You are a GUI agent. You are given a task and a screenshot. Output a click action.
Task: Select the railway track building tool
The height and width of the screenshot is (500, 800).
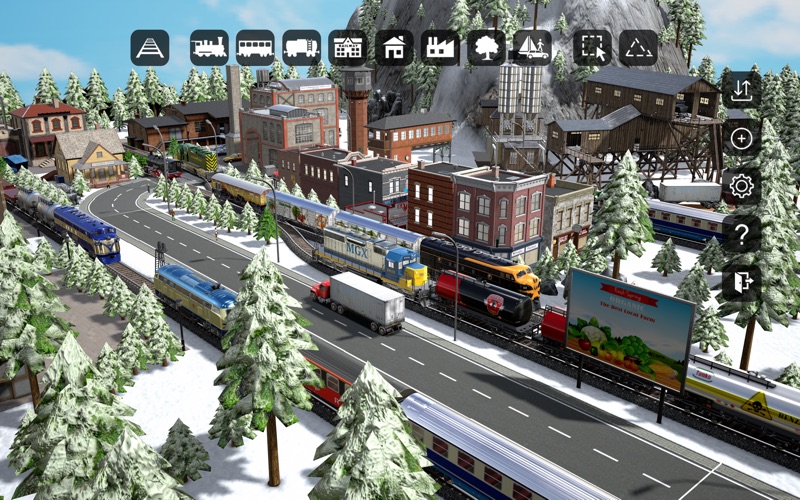click(150, 47)
